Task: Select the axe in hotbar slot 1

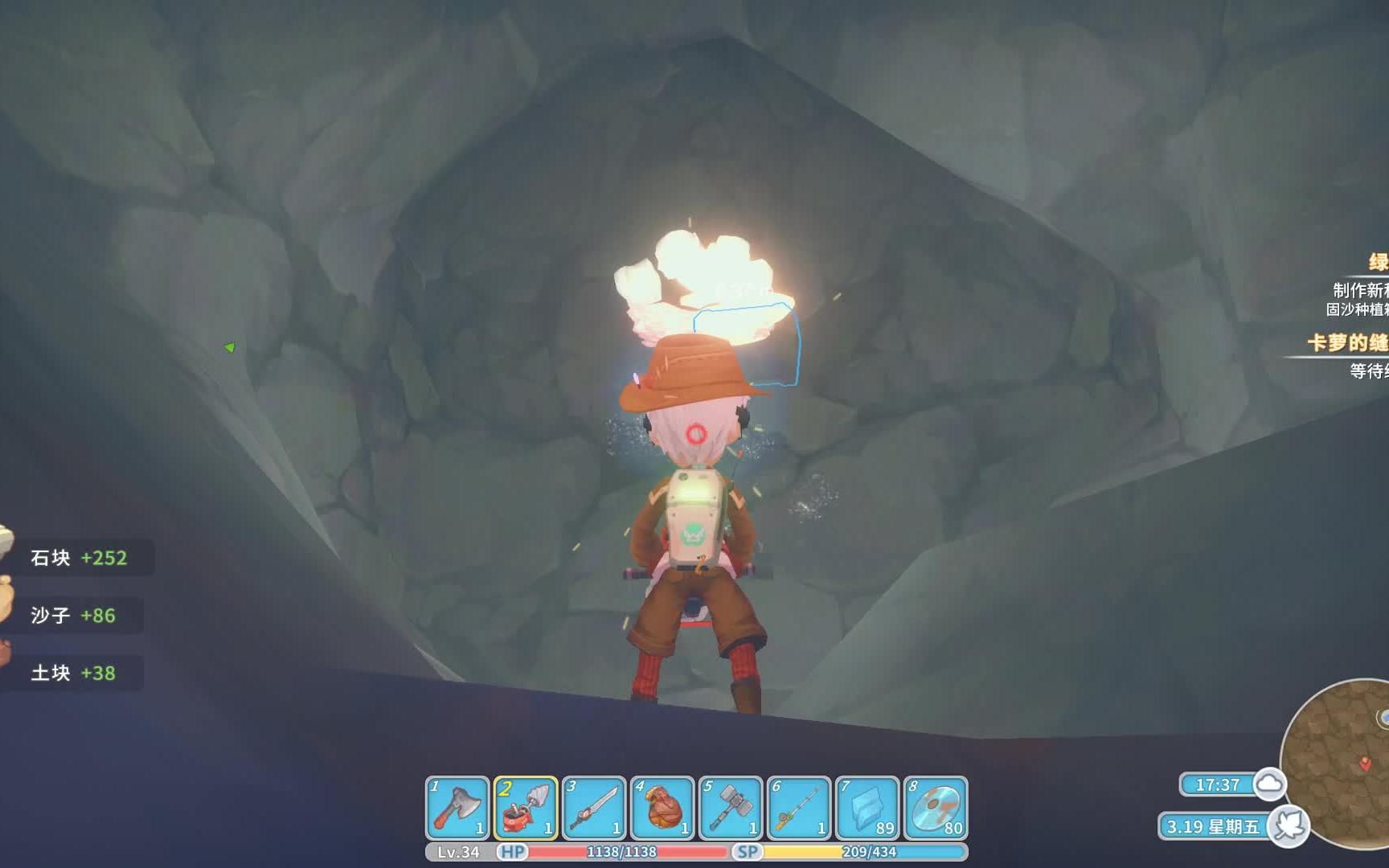Action: tap(457, 808)
